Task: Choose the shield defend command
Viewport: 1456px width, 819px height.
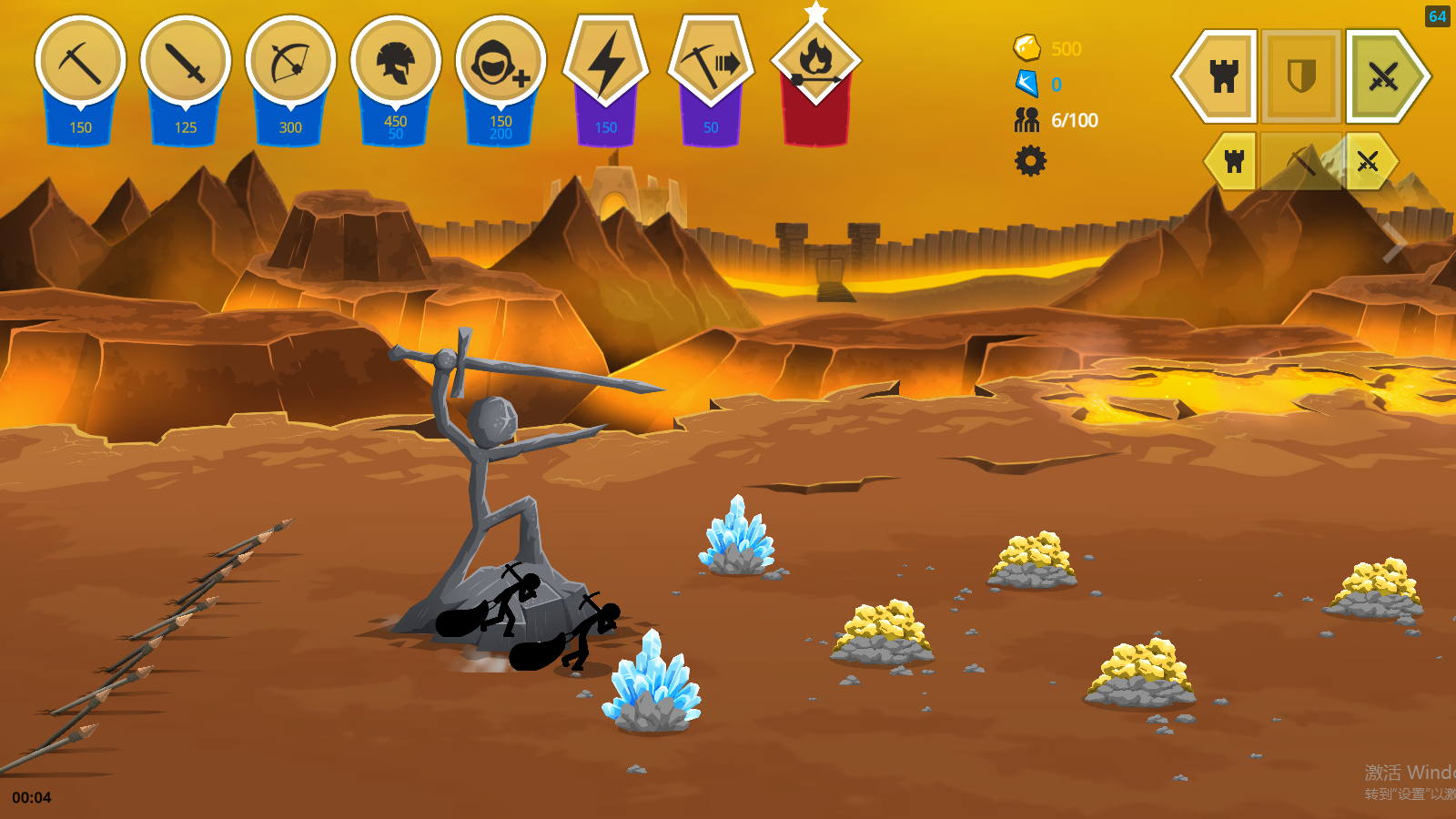Action: click(x=1301, y=76)
